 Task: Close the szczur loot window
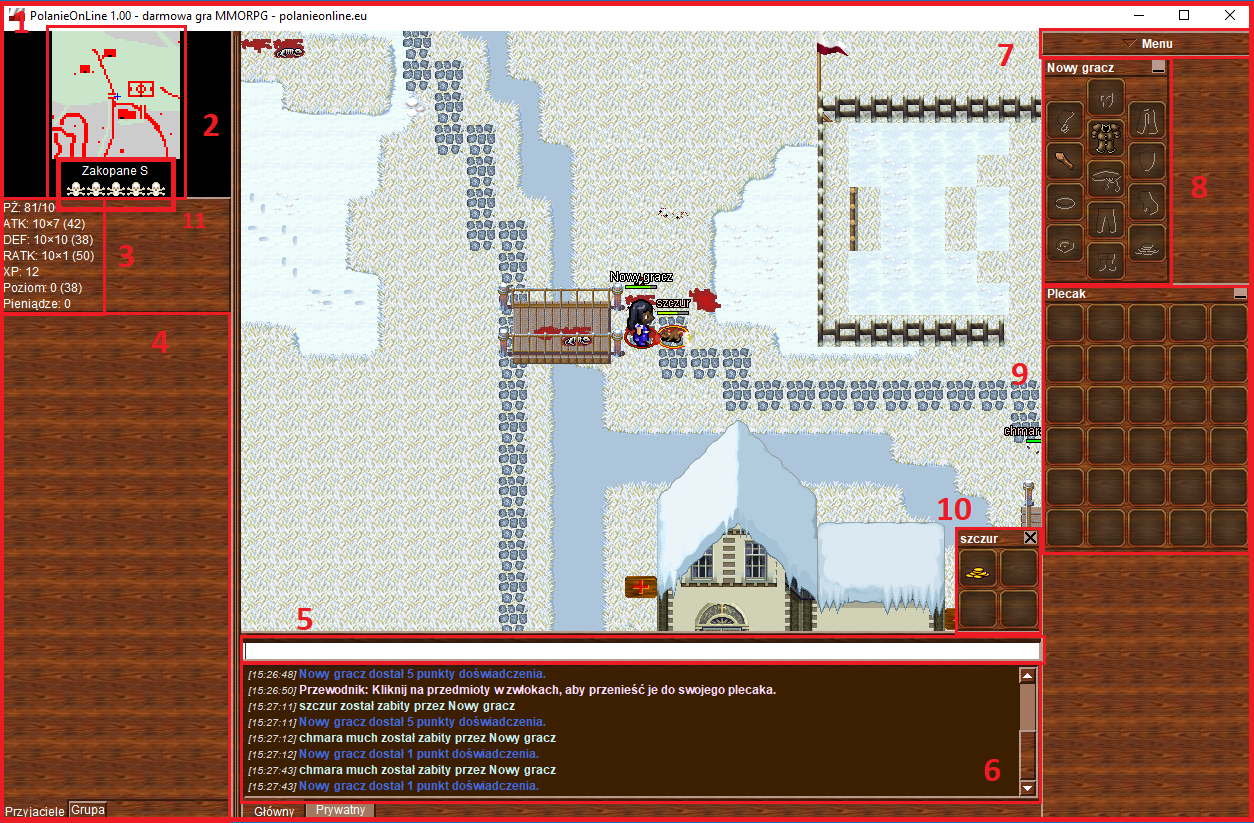pos(1030,538)
